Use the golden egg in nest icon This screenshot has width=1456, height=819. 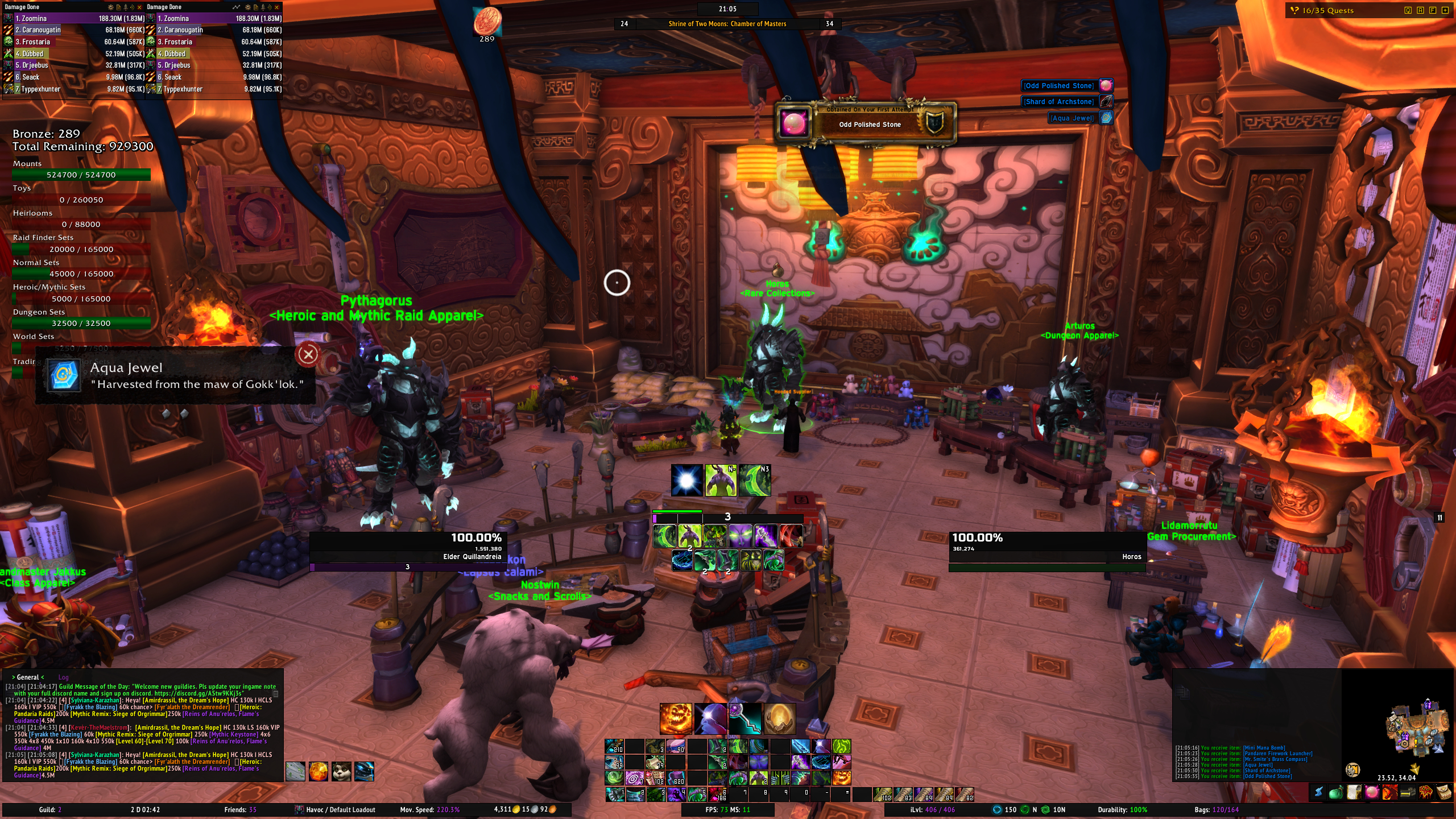pos(779,719)
